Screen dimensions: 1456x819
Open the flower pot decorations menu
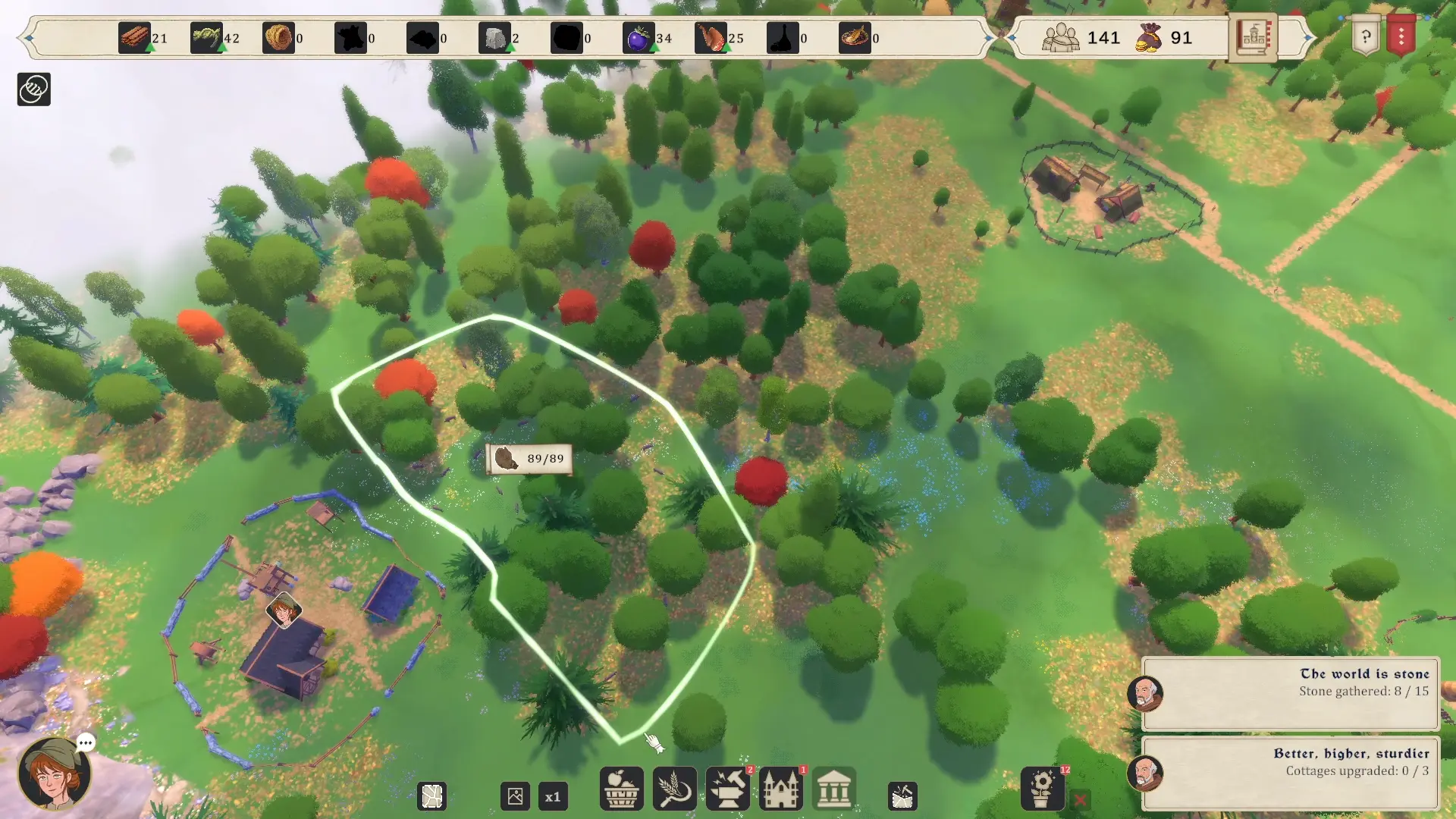coord(1043,789)
